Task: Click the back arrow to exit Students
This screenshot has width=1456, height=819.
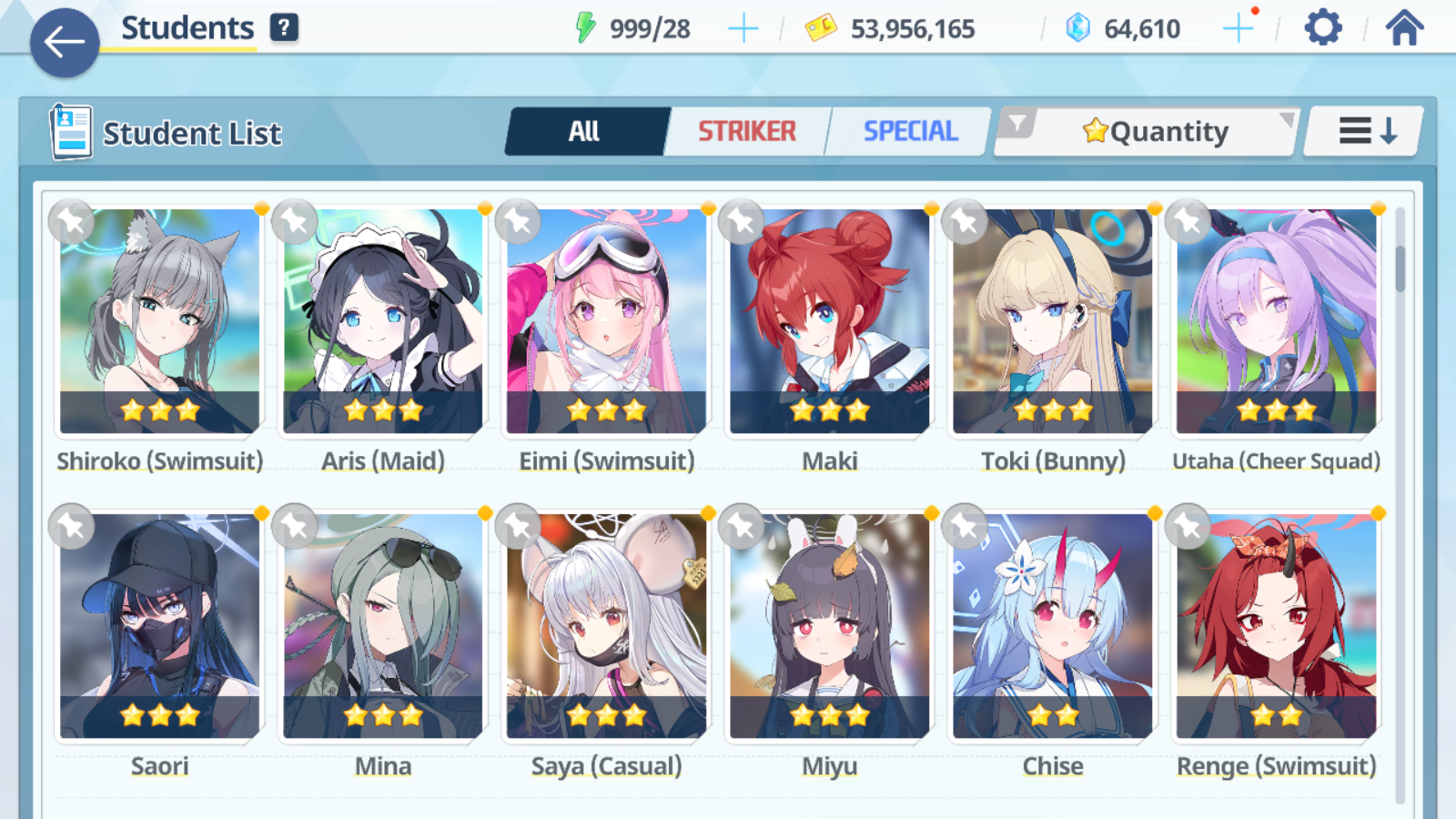Action: (64, 43)
